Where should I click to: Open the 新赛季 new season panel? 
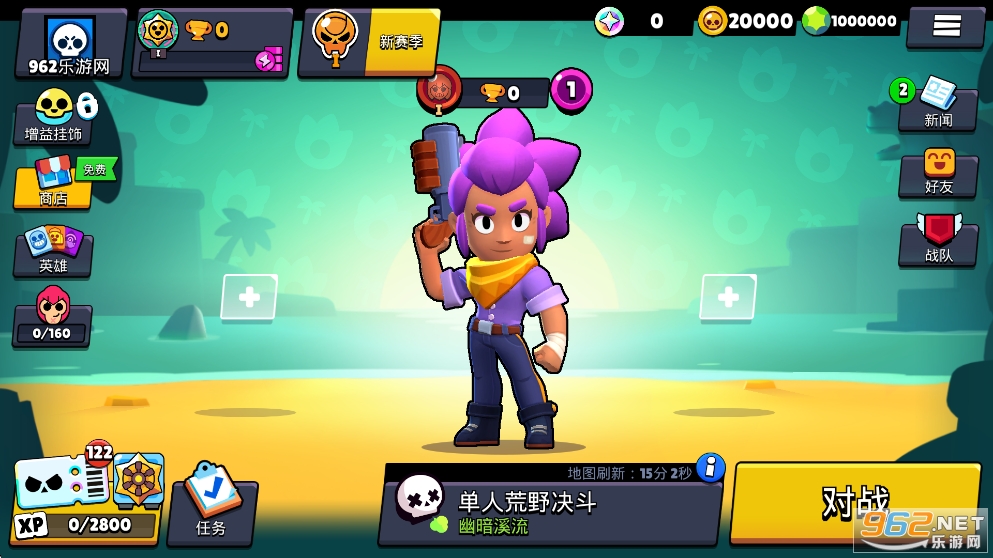pos(371,42)
